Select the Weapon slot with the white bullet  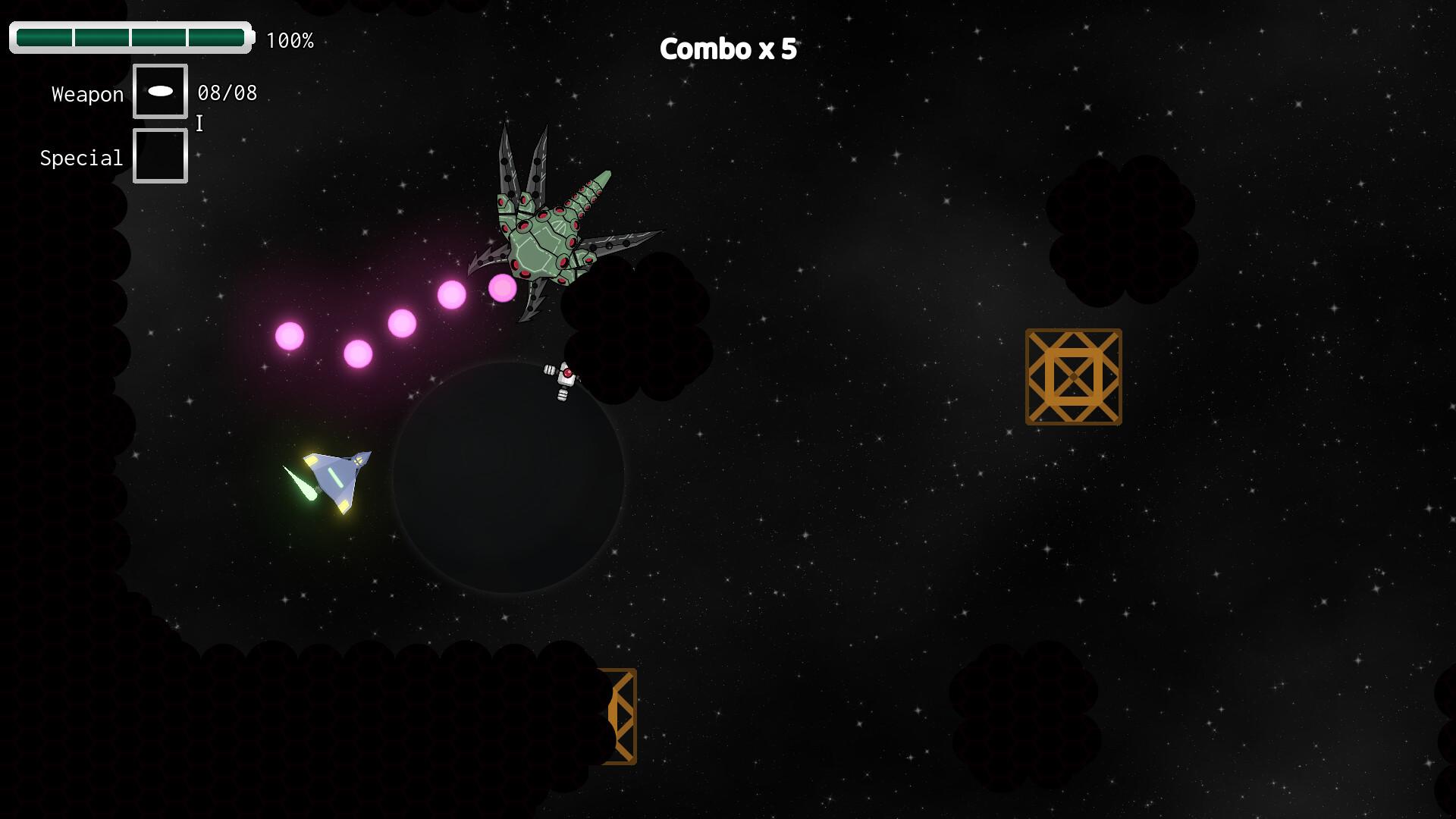160,92
